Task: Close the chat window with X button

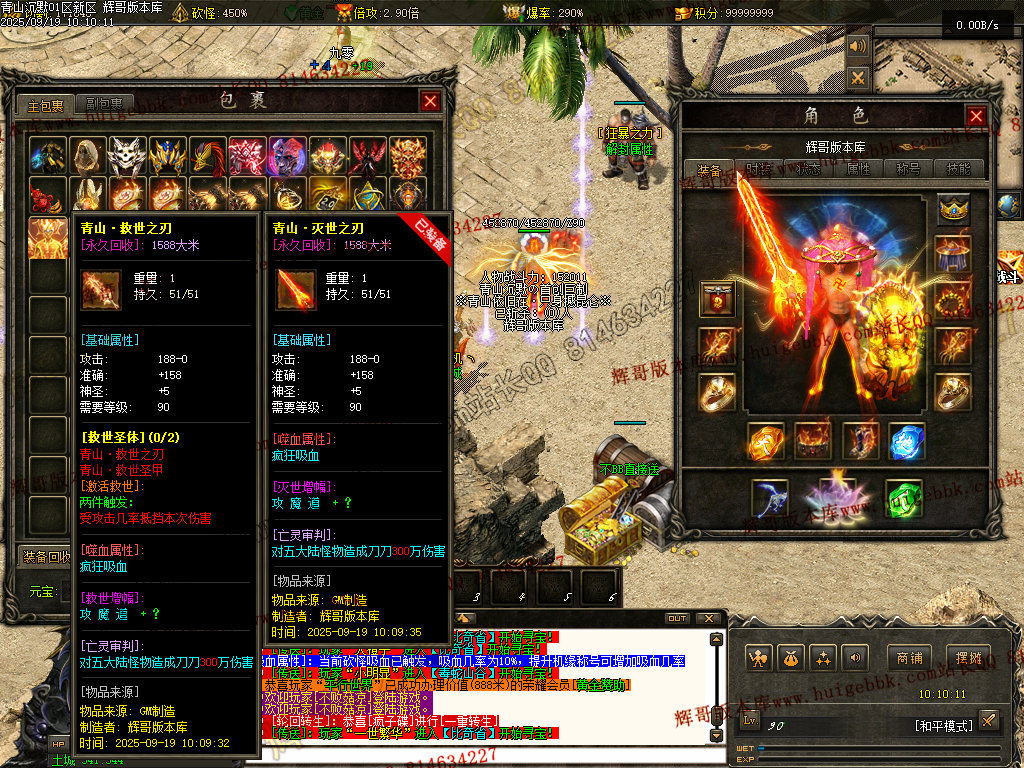Action: coord(708,618)
